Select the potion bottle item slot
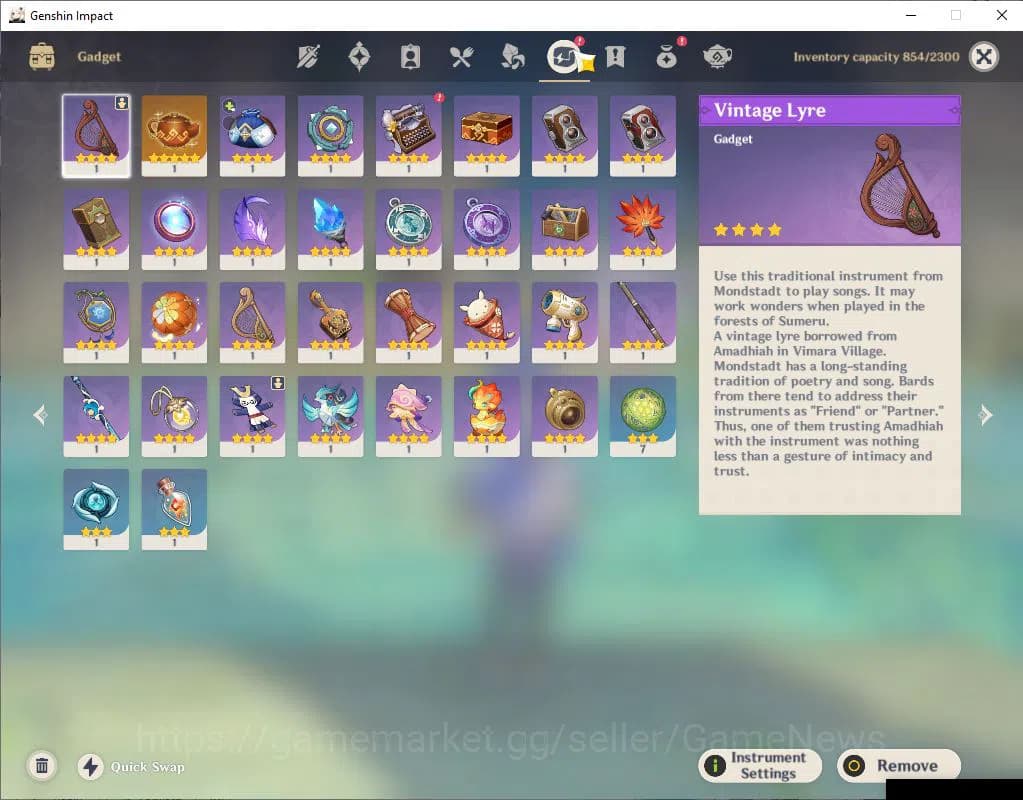 (x=174, y=508)
